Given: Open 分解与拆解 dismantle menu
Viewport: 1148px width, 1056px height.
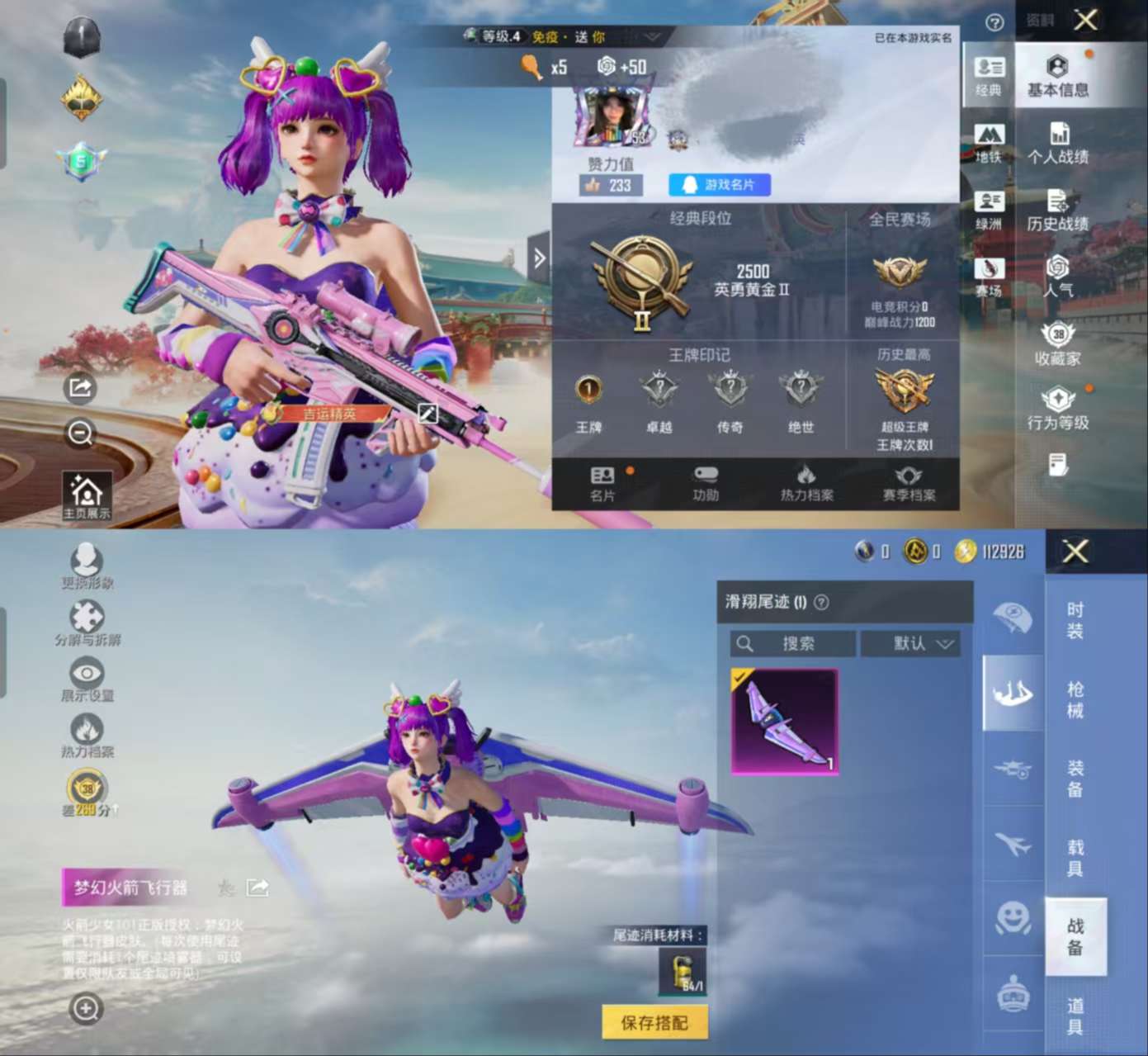Looking at the screenshot, I should [87, 623].
